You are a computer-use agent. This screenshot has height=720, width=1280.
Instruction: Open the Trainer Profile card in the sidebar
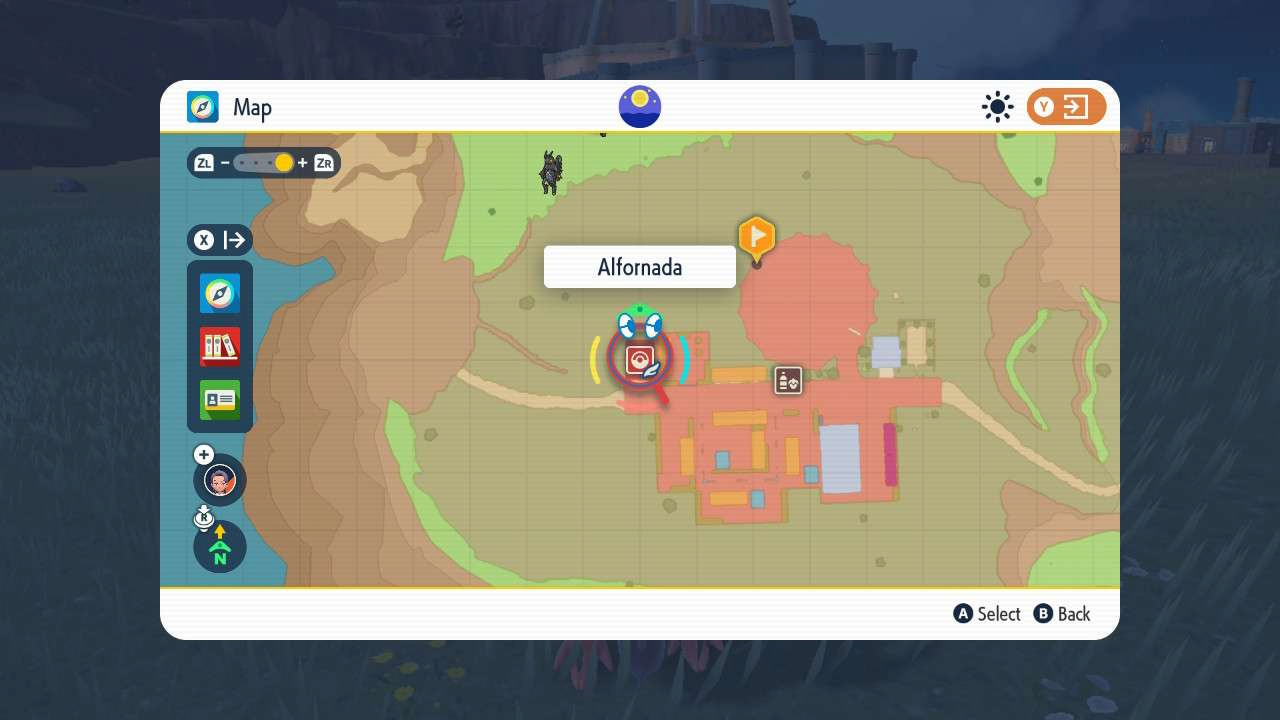219,399
